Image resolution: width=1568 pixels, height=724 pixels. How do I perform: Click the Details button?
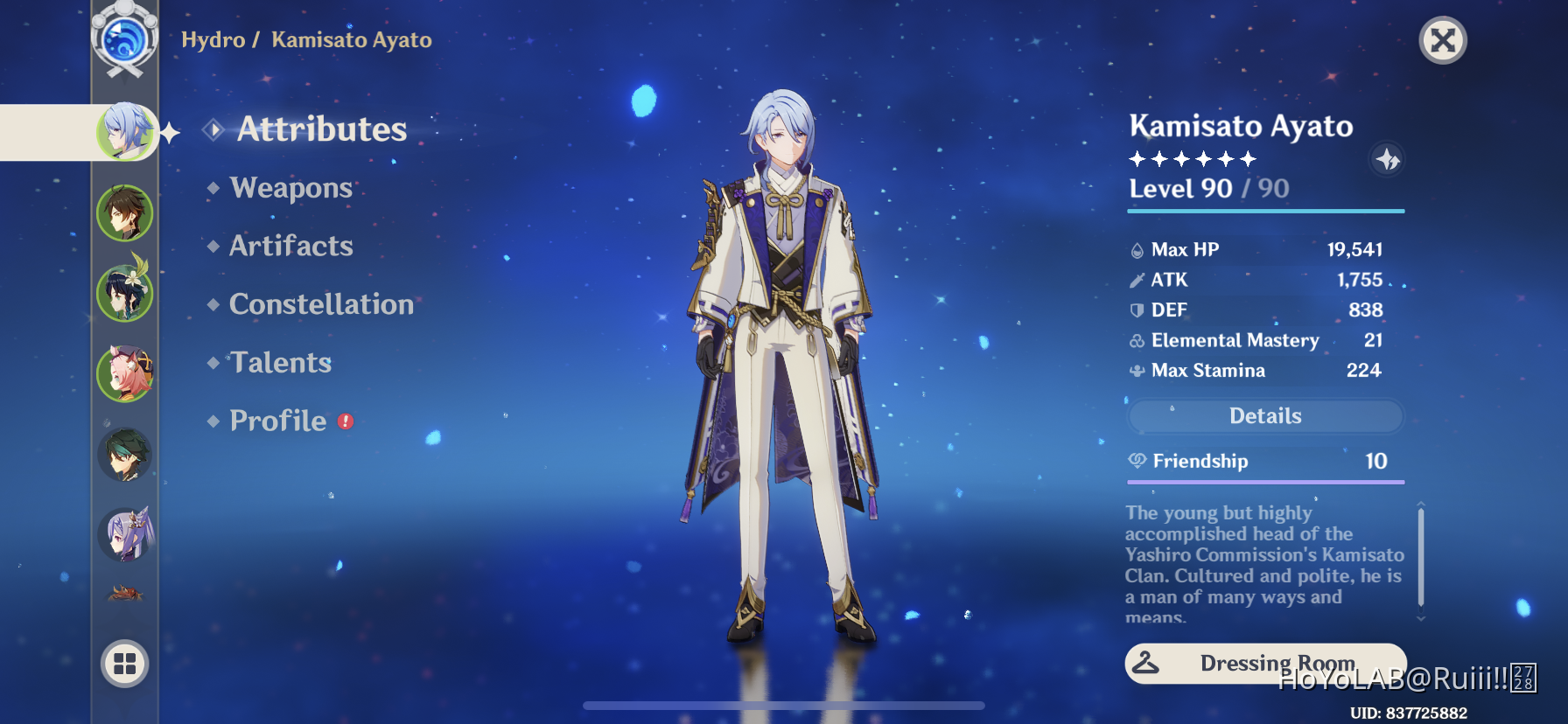[x=1265, y=416]
